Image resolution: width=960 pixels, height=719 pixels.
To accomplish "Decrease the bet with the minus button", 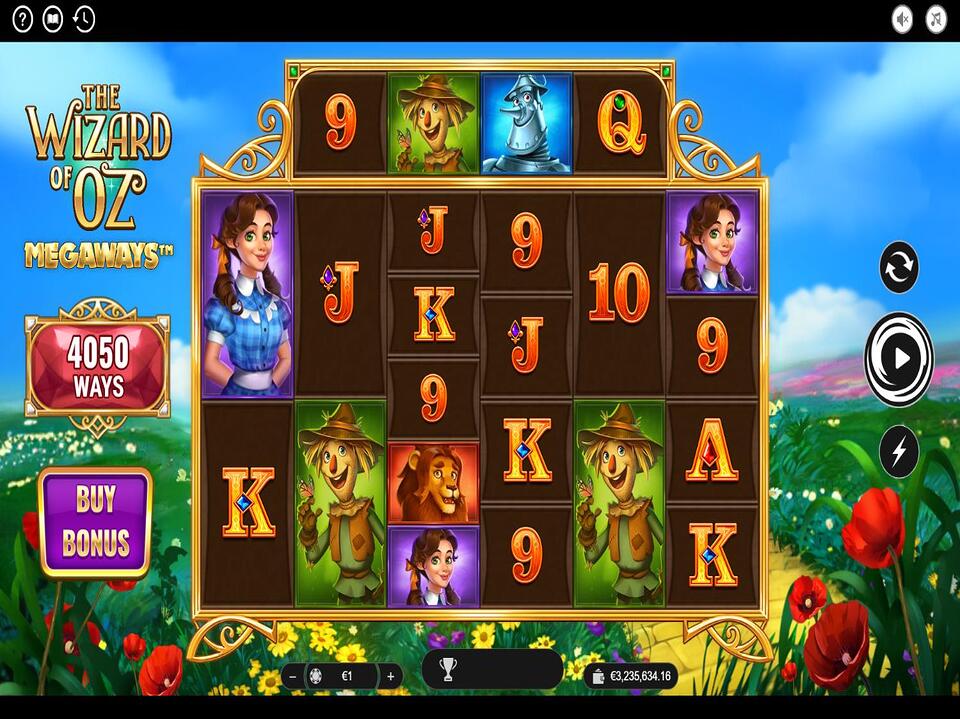I will [293, 676].
